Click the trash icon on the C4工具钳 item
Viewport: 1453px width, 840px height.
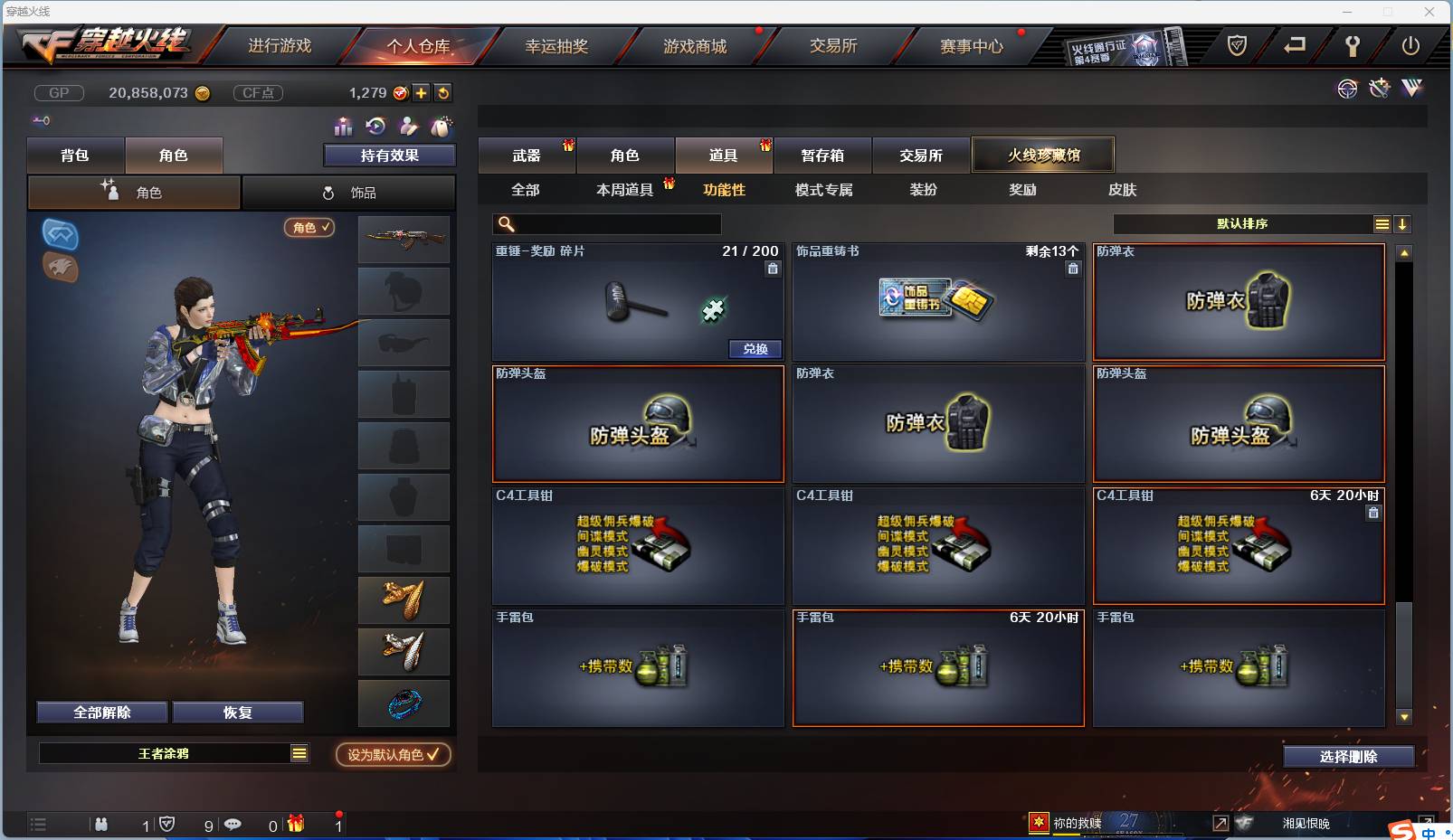[x=1373, y=512]
